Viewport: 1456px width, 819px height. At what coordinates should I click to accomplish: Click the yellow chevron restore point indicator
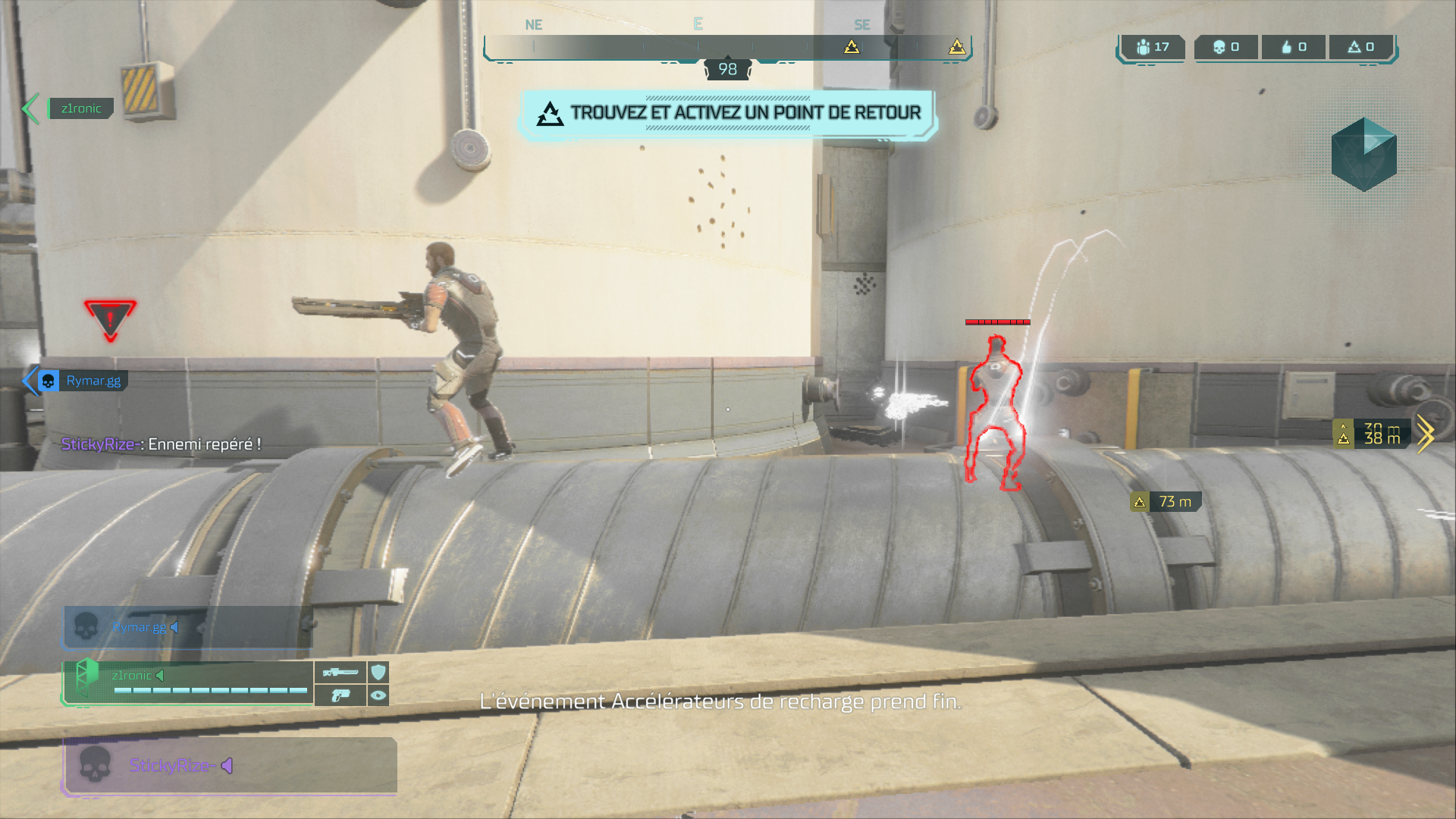tap(1424, 434)
